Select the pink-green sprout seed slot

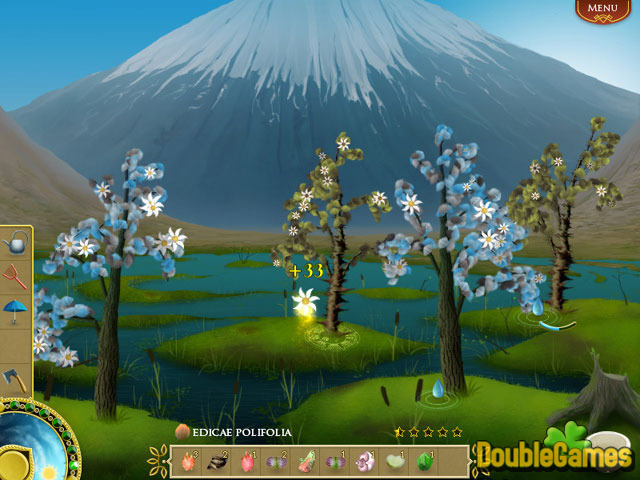tap(305, 461)
